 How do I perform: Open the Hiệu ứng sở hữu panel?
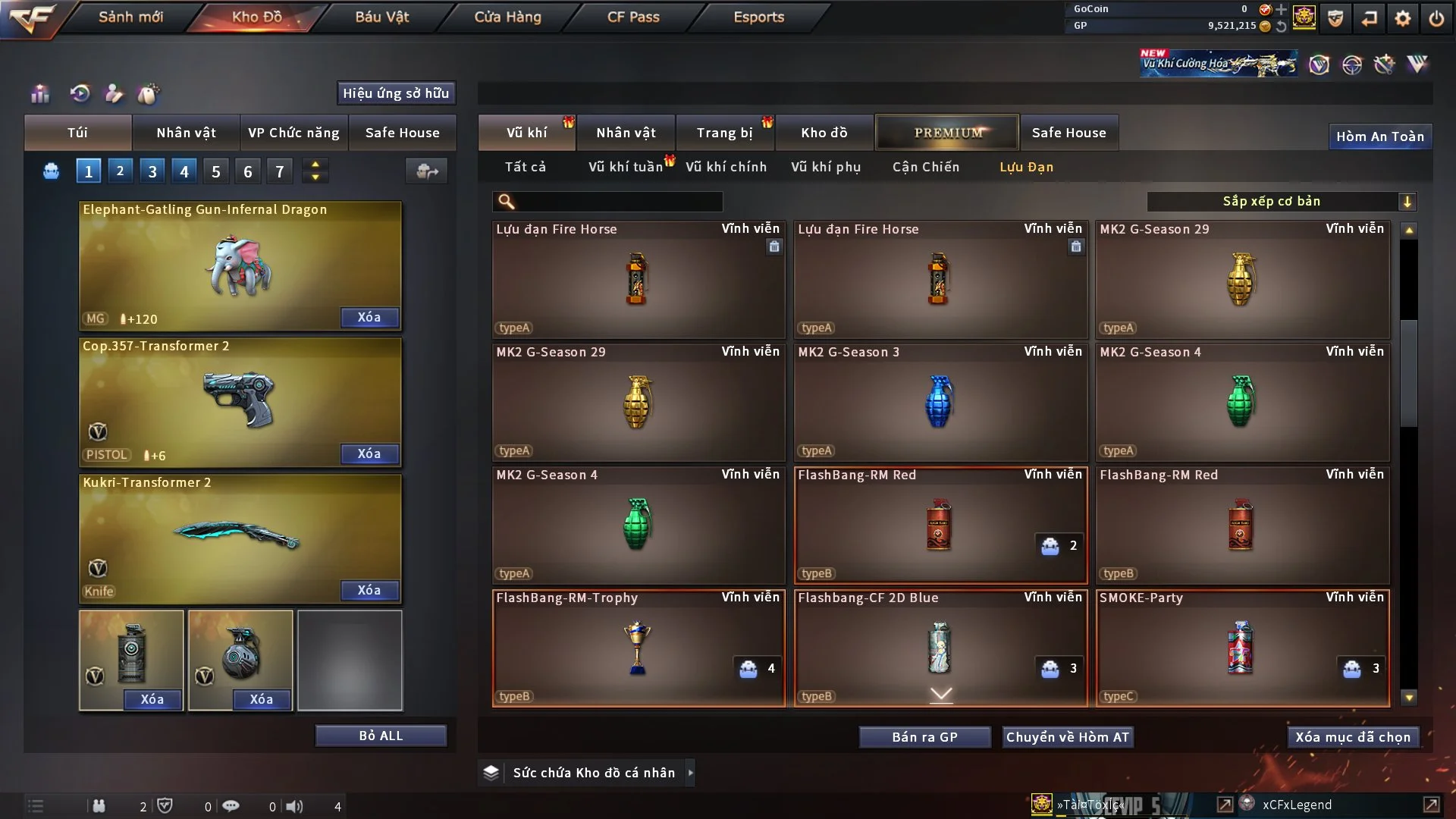coord(396,93)
